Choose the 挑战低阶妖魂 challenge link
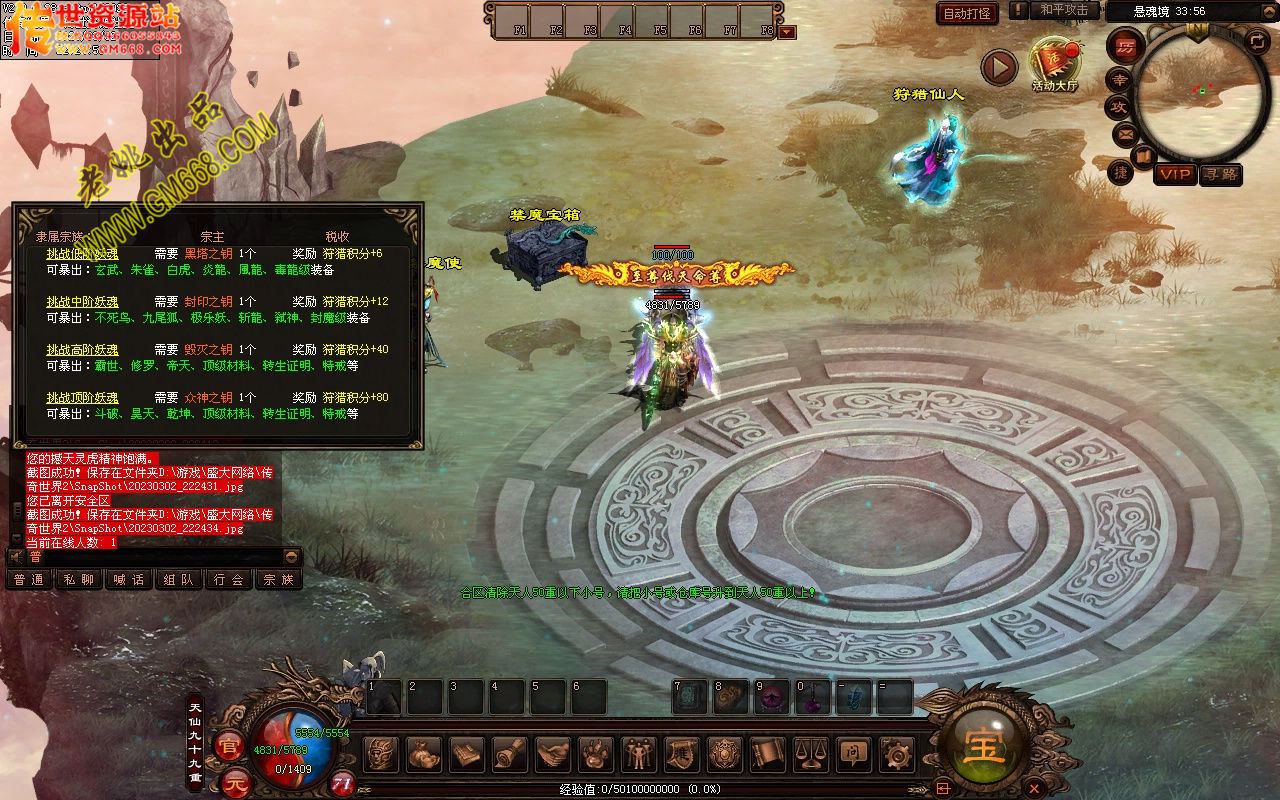Screen dimensions: 1280x800 (82, 254)
